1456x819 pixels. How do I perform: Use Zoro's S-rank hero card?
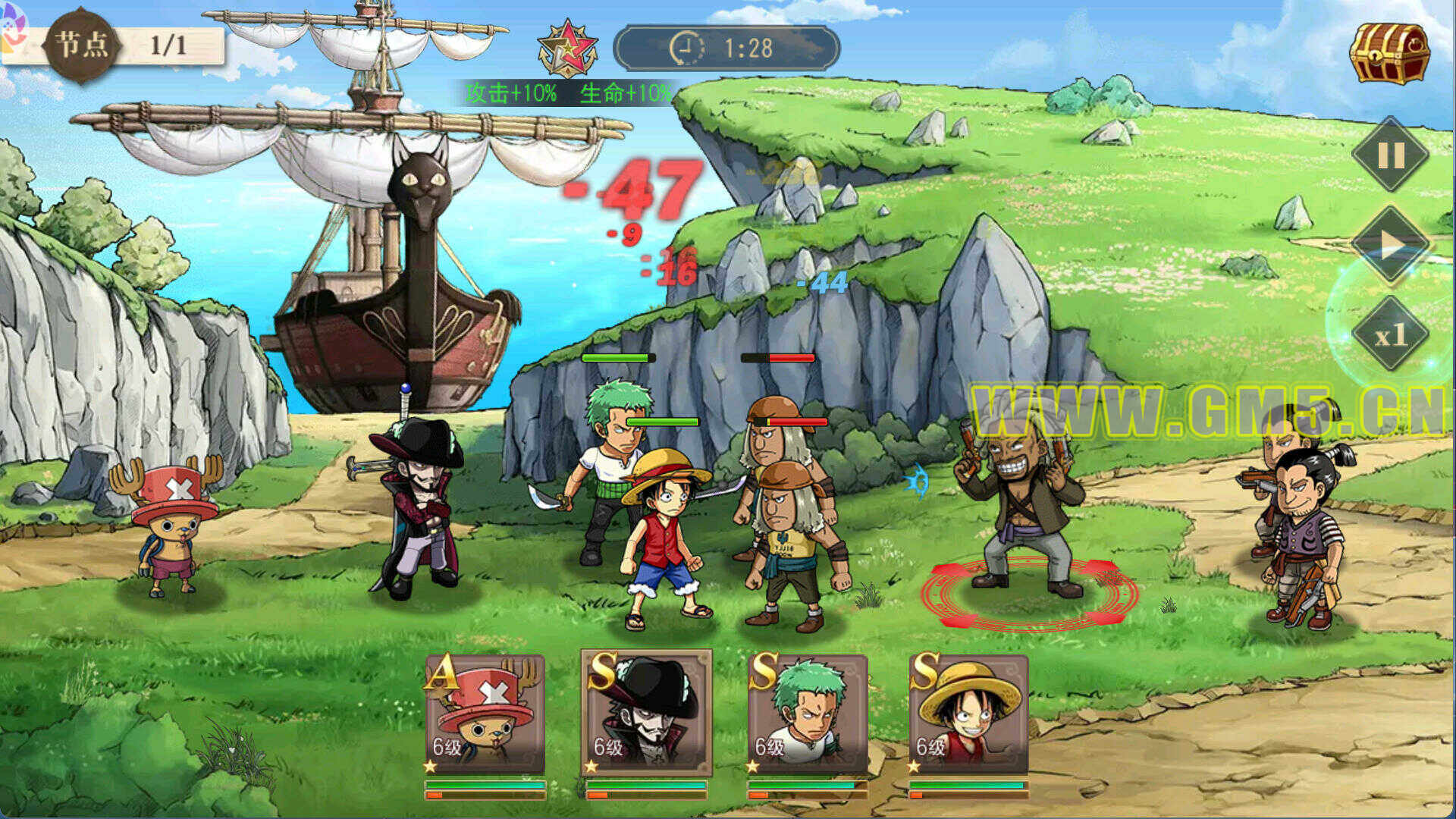(808, 714)
